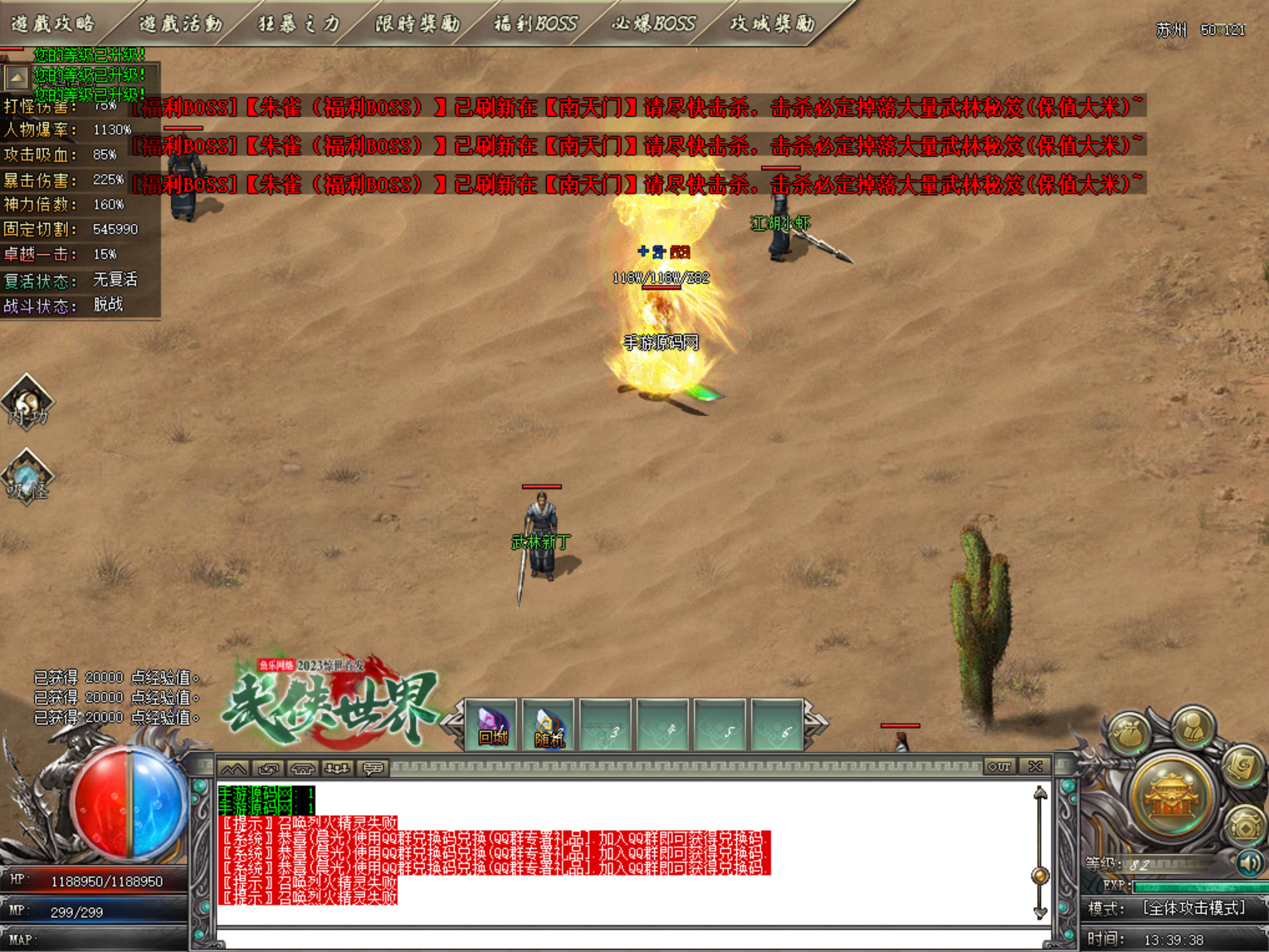Open the bag pouch icon
1269x952 pixels.
(x=1130, y=734)
